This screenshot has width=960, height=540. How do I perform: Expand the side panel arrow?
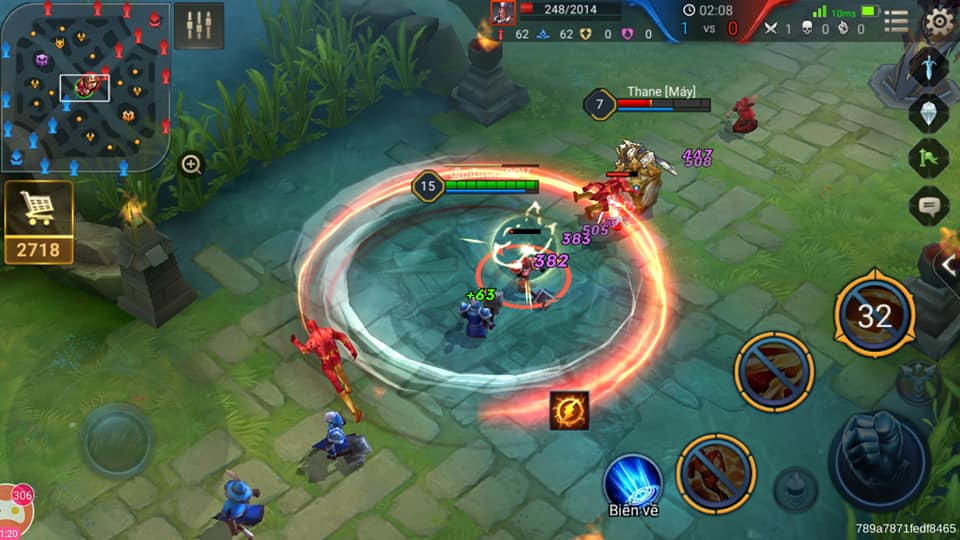click(x=948, y=265)
